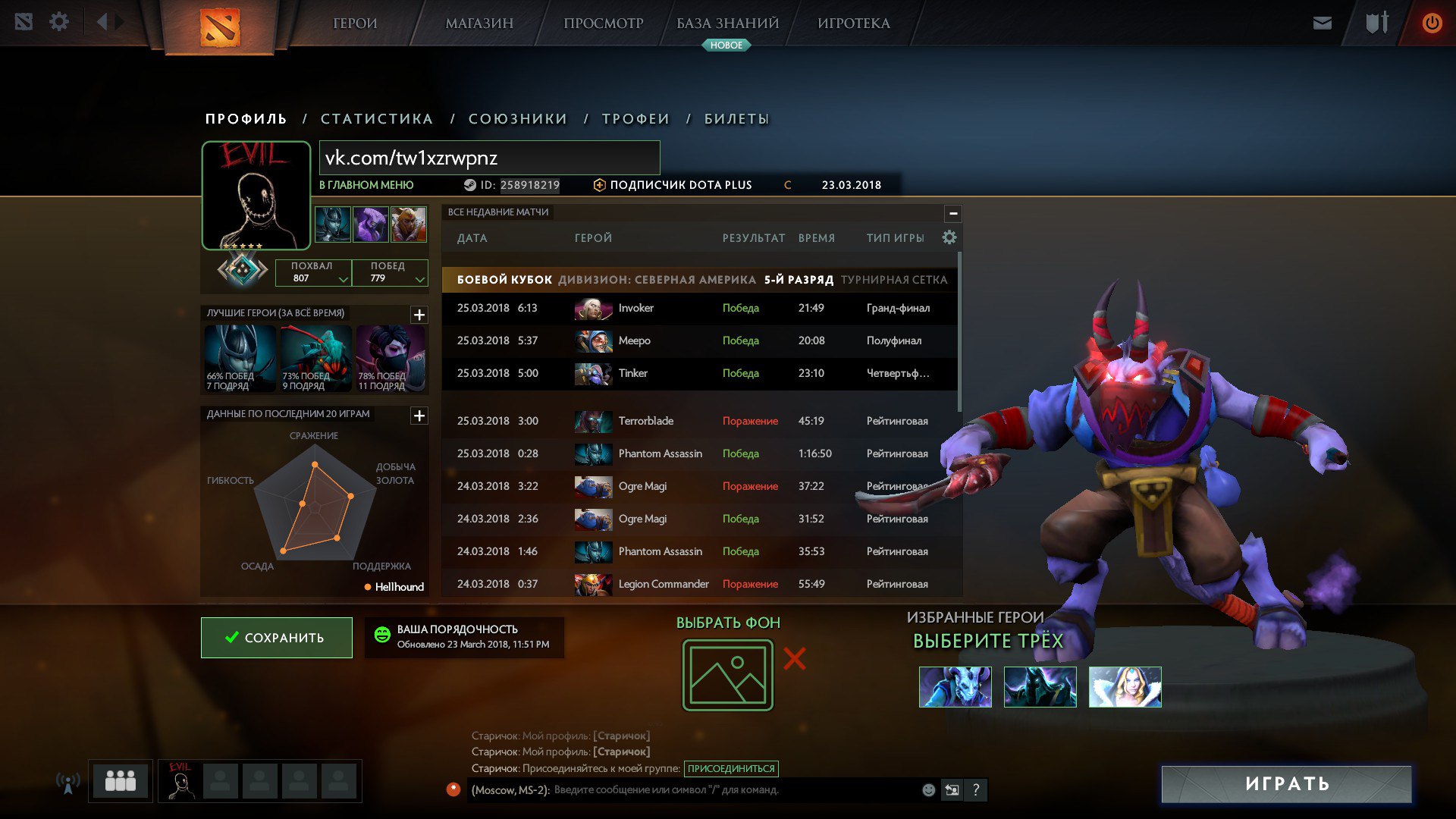The width and height of the screenshot is (1456, 819).
Task: Show the Трофеи tab
Action: coord(635,119)
